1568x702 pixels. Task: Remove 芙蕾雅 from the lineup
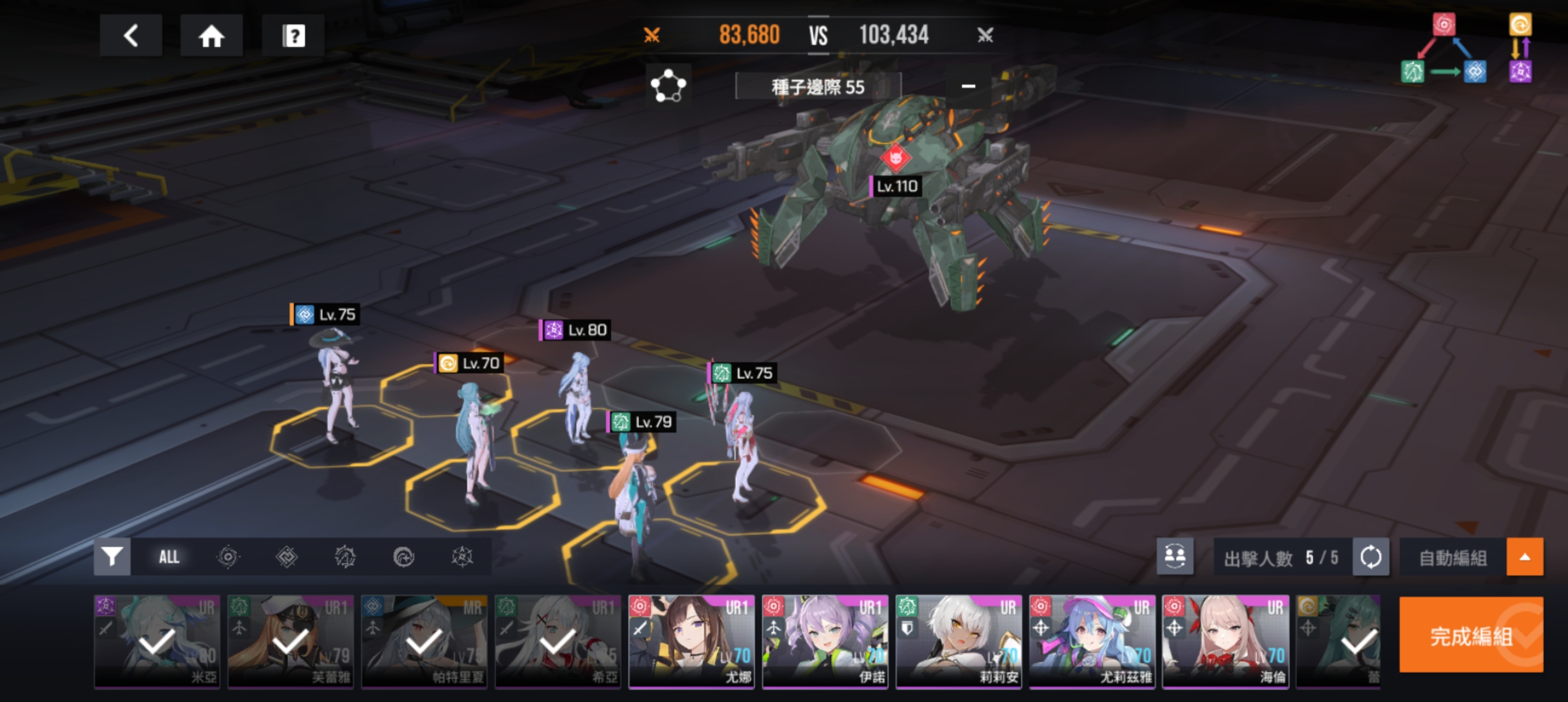[291, 642]
